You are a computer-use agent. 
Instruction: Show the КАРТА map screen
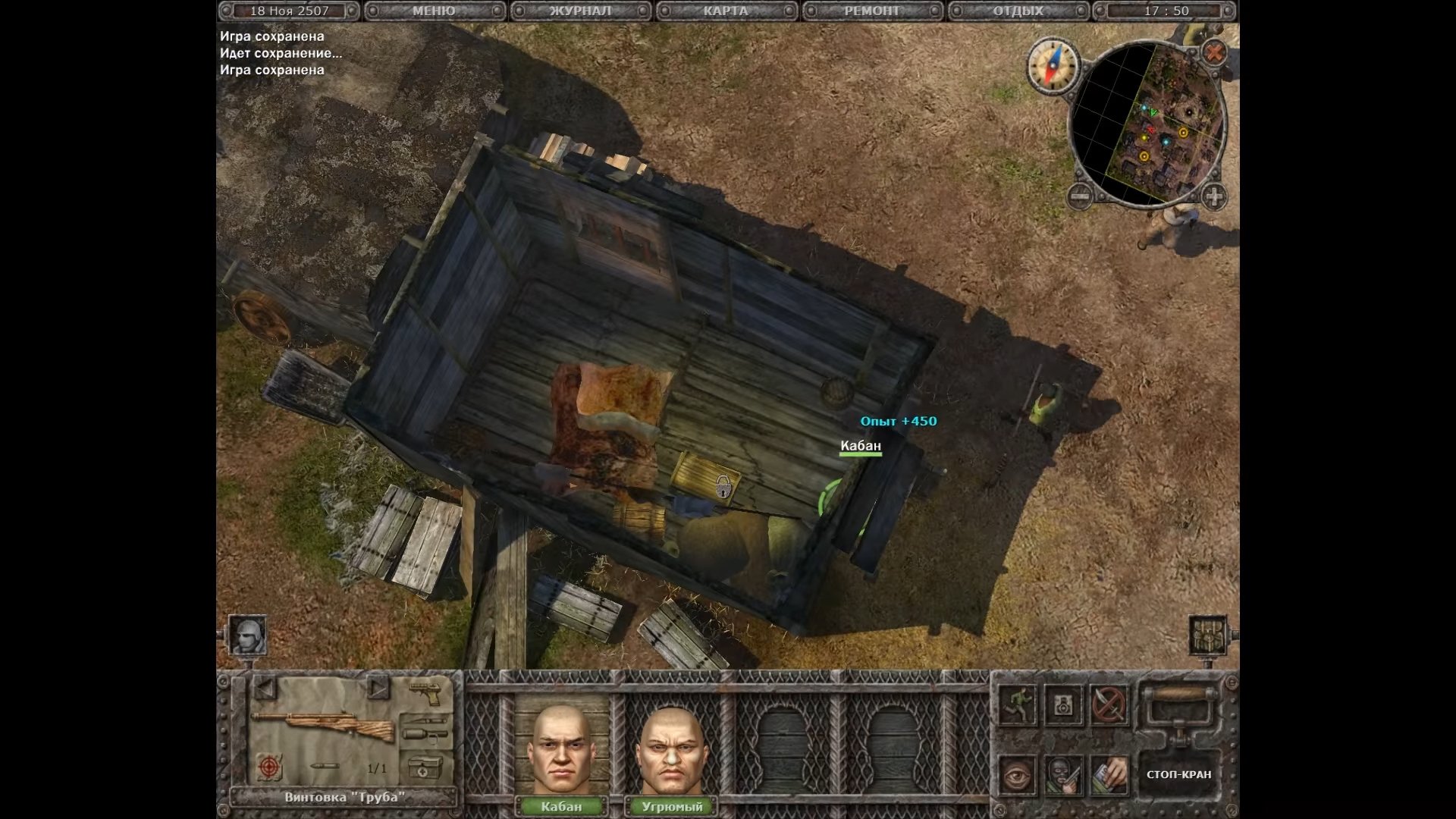[x=726, y=11]
